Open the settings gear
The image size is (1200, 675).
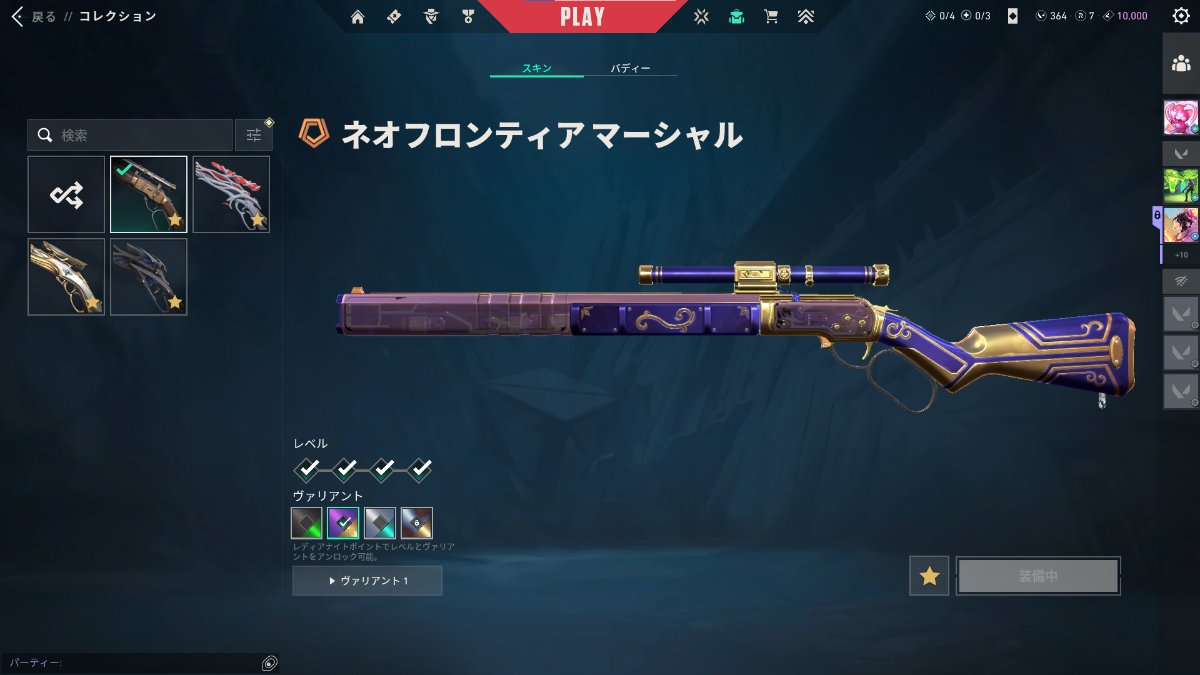tap(1180, 16)
